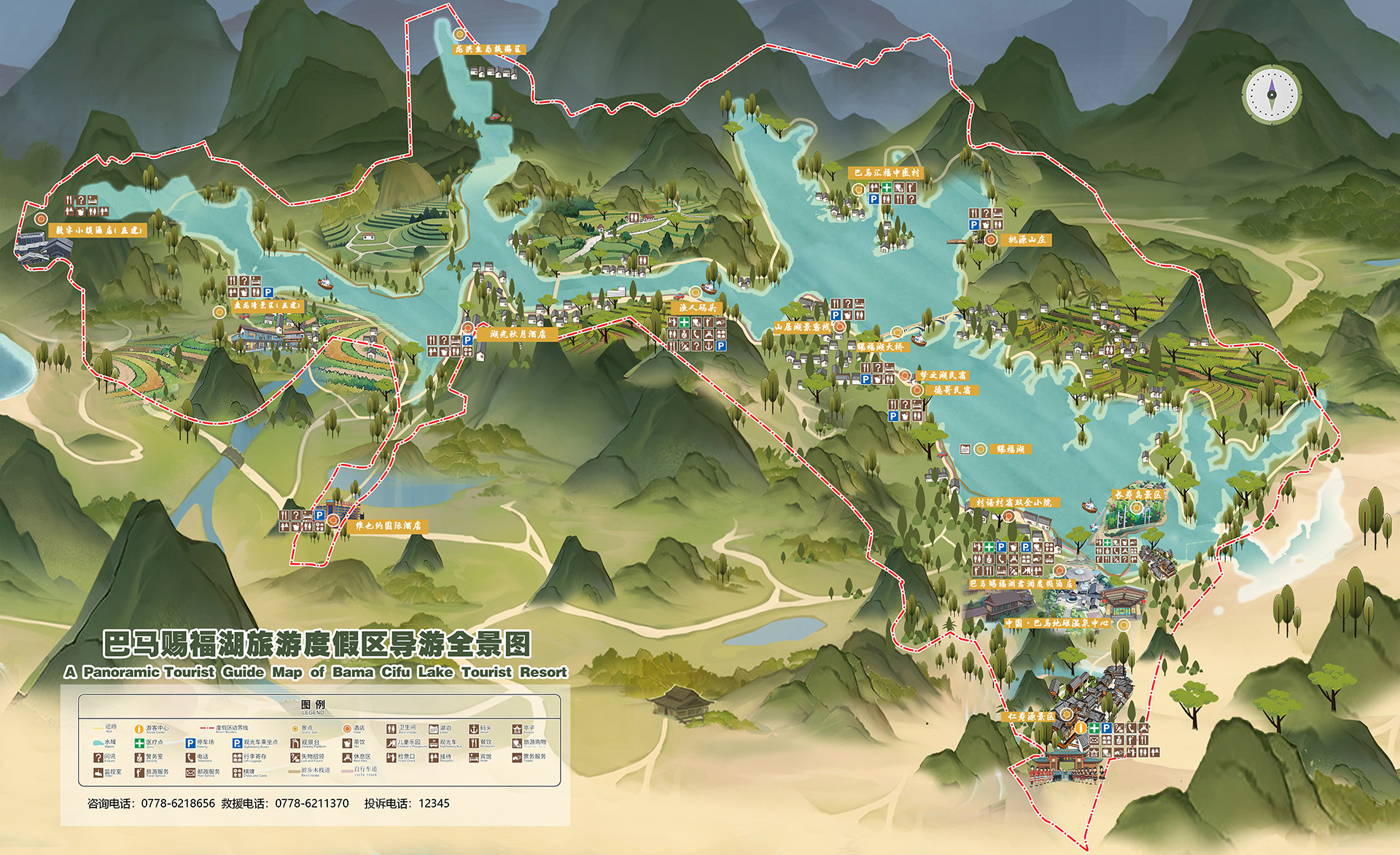This screenshot has height=855, width=1400.
Task: Choose the 梦之湖民宿 label
Action: 943,375
